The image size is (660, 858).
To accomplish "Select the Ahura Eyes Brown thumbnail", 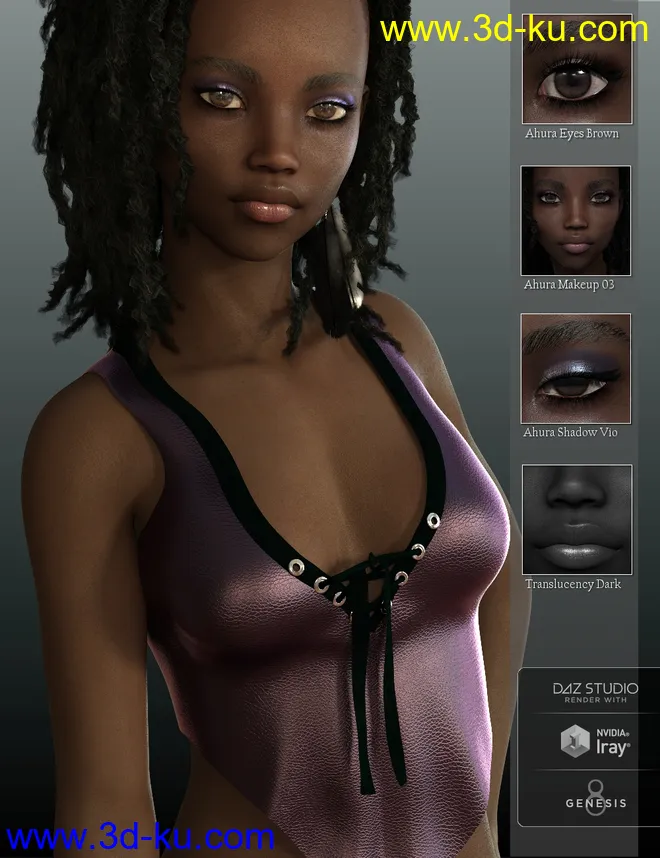I will coord(576,70).
